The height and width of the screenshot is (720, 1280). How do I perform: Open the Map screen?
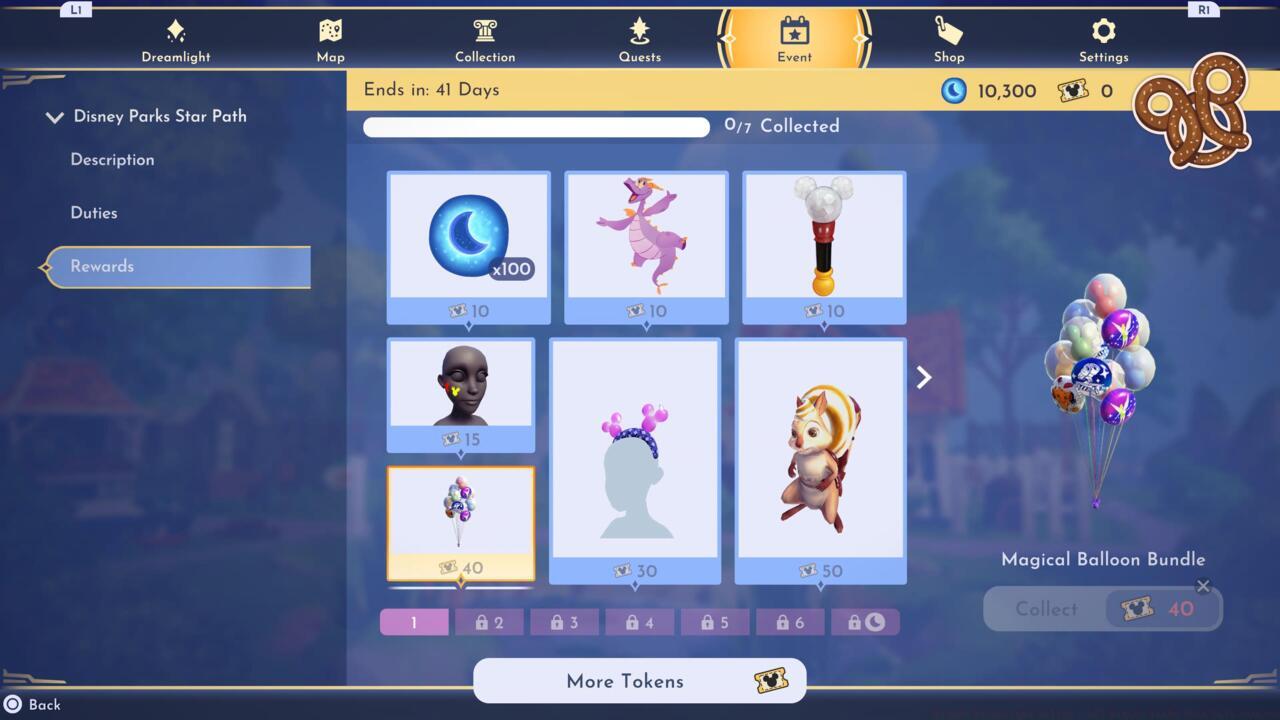(x=330, y=38)
